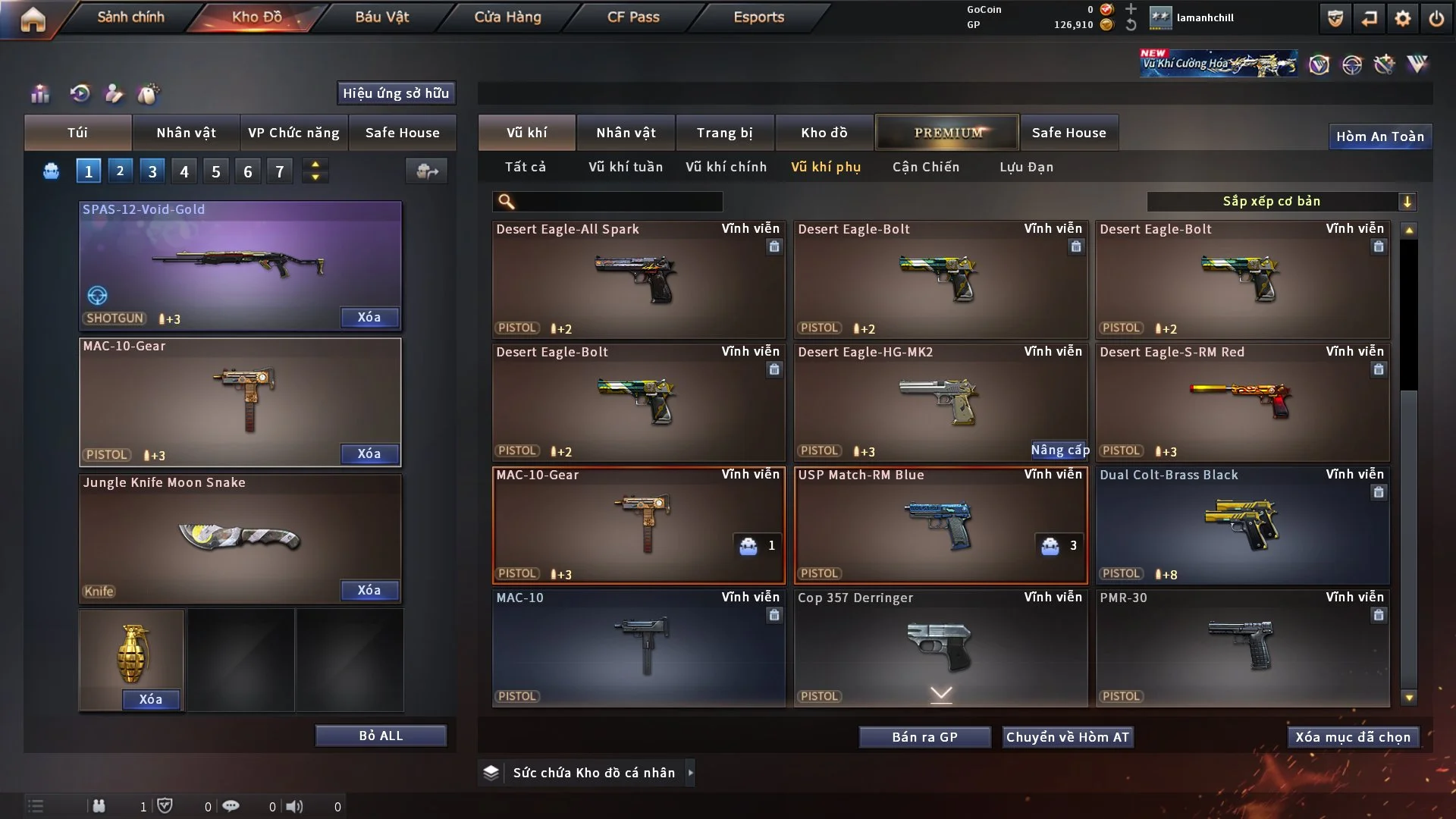Click the weapon search field
The width and height of the screenshot is (1456, 819).
(x=618, y=201)
